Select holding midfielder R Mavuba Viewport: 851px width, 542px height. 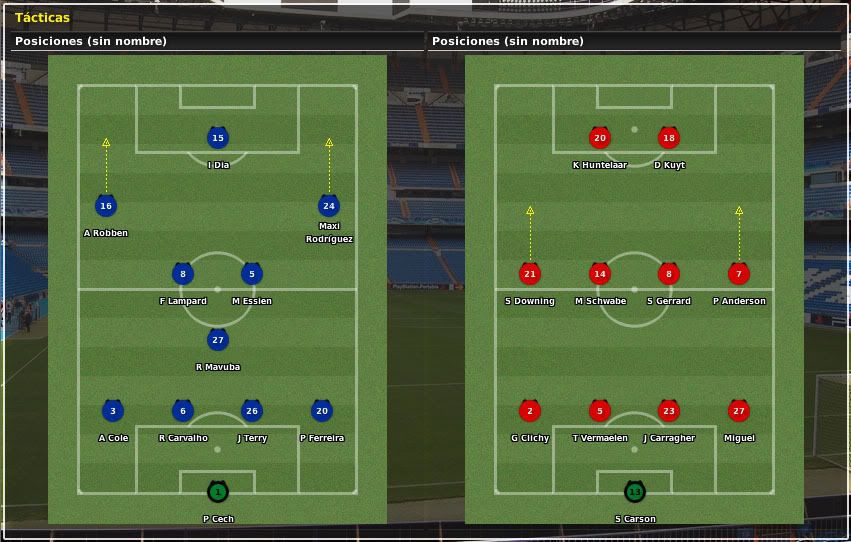218,340
